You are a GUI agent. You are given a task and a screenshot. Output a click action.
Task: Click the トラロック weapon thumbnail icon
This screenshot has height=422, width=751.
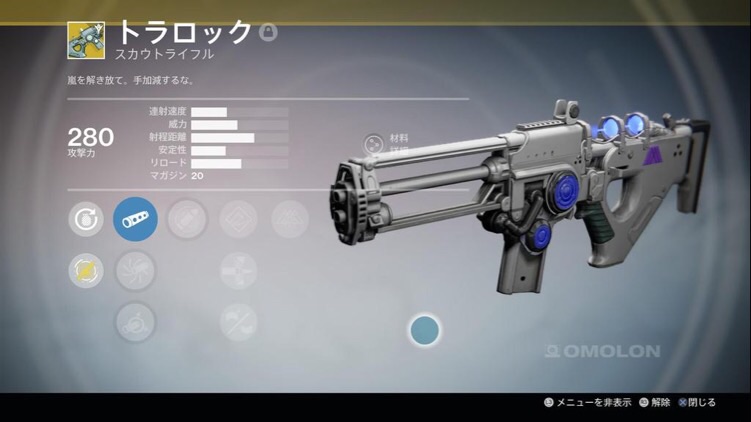click(x=86, y=41)
